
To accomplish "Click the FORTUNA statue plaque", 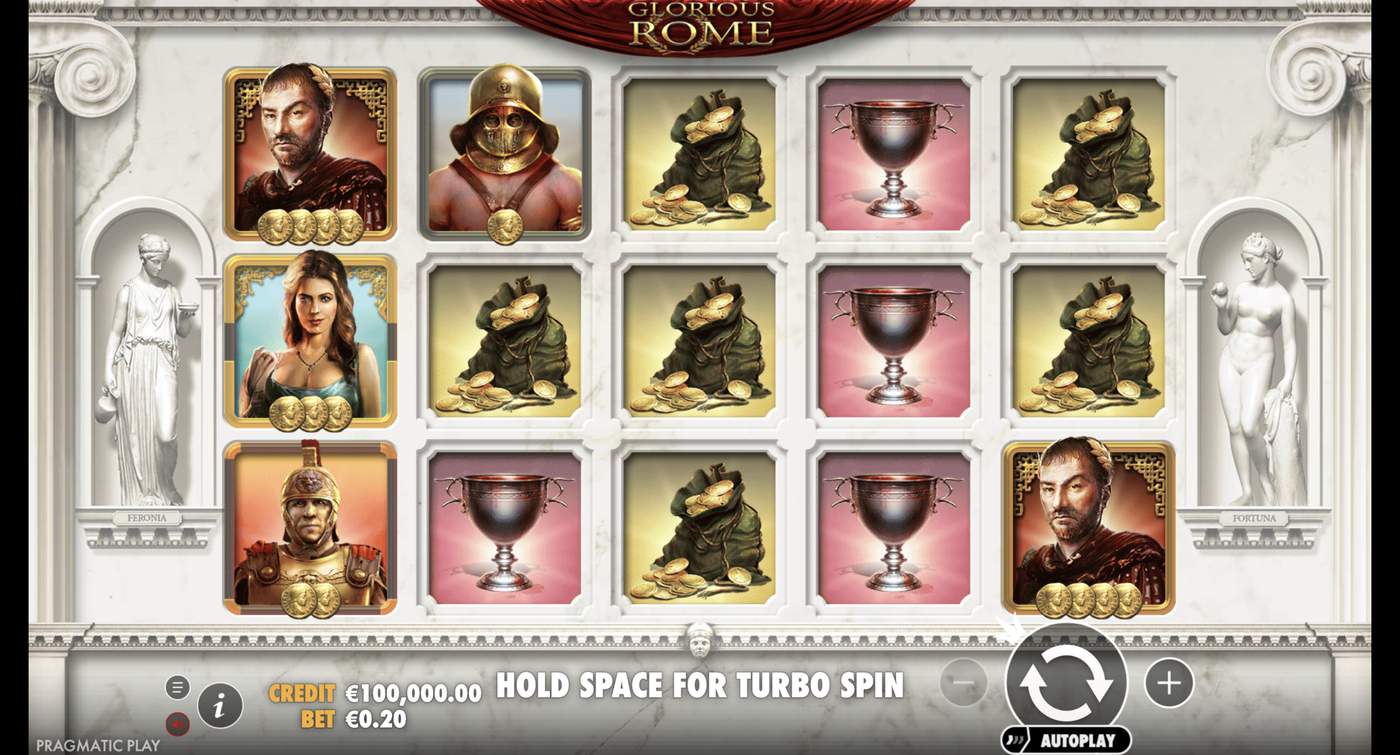I will tap(1253, 518).
